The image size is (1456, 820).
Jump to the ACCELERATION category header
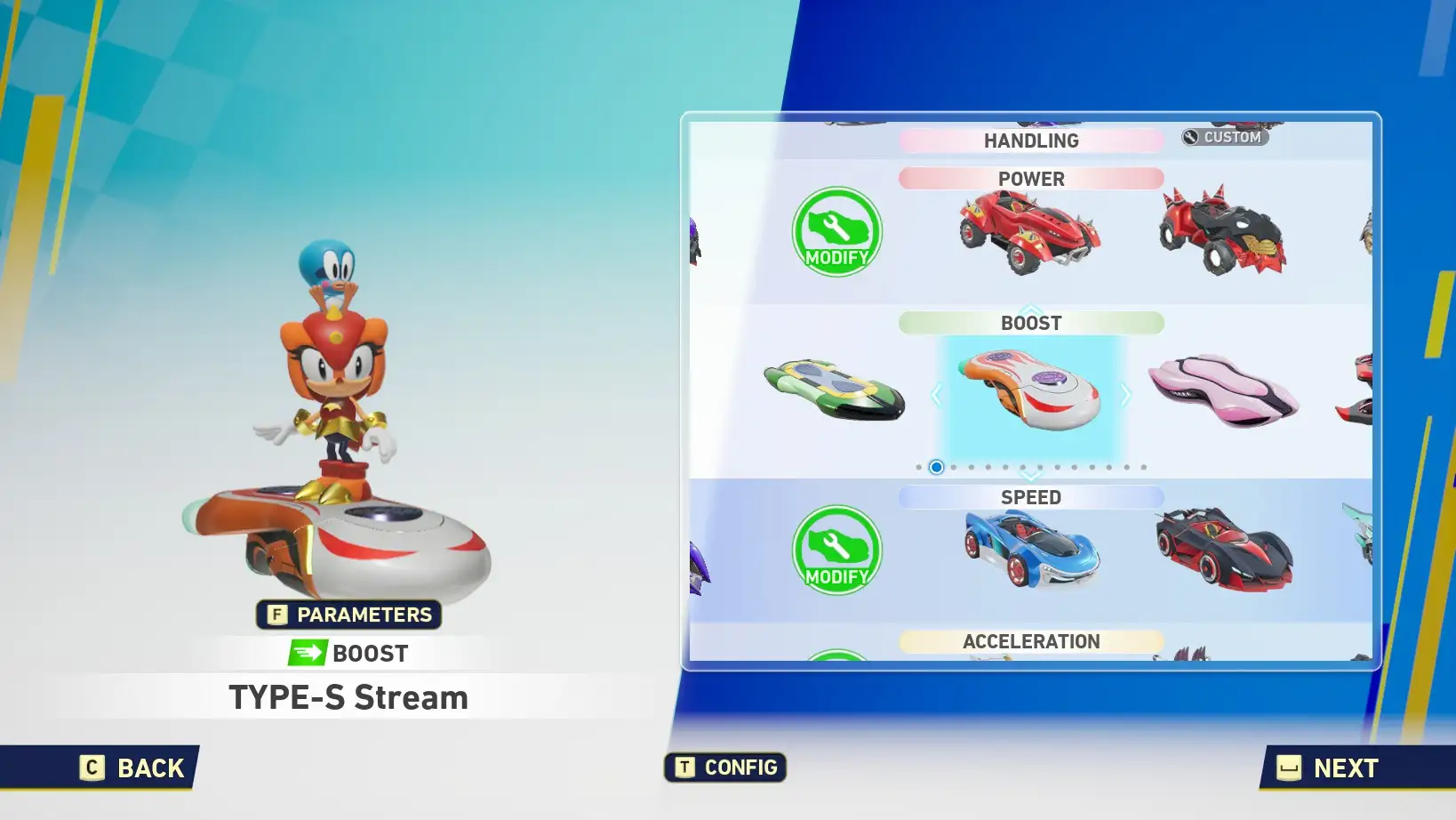[x=1031, y=641]
